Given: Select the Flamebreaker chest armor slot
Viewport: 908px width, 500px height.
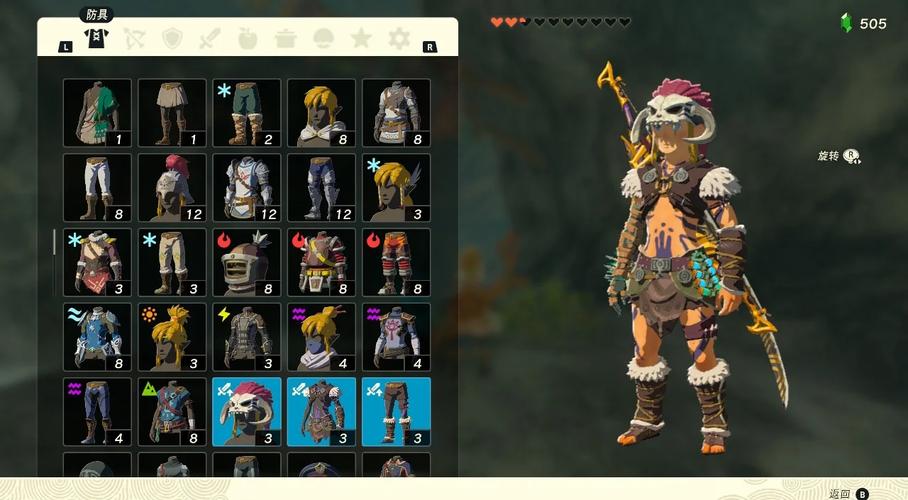Looking at the screenshot, I should tap(321, 262).
